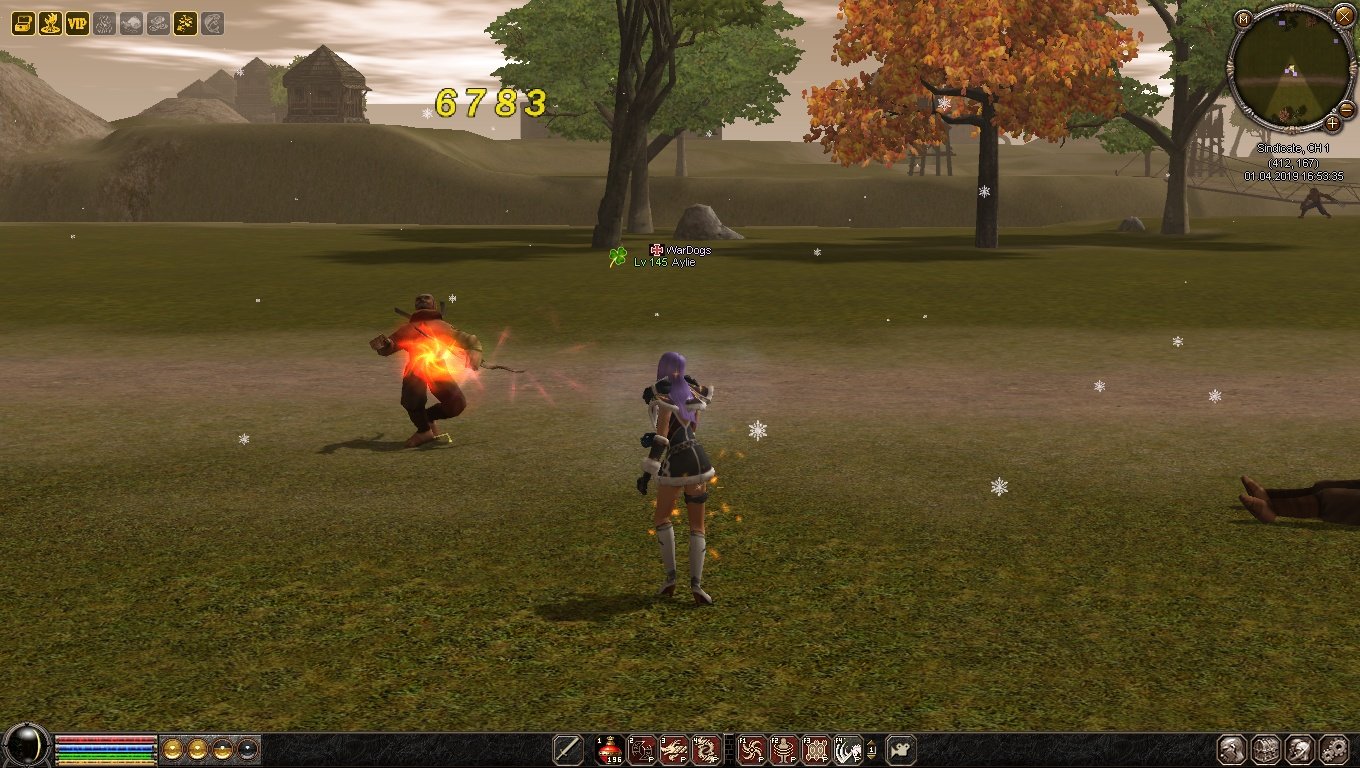Open the large map with the M button

[1243, 19]
